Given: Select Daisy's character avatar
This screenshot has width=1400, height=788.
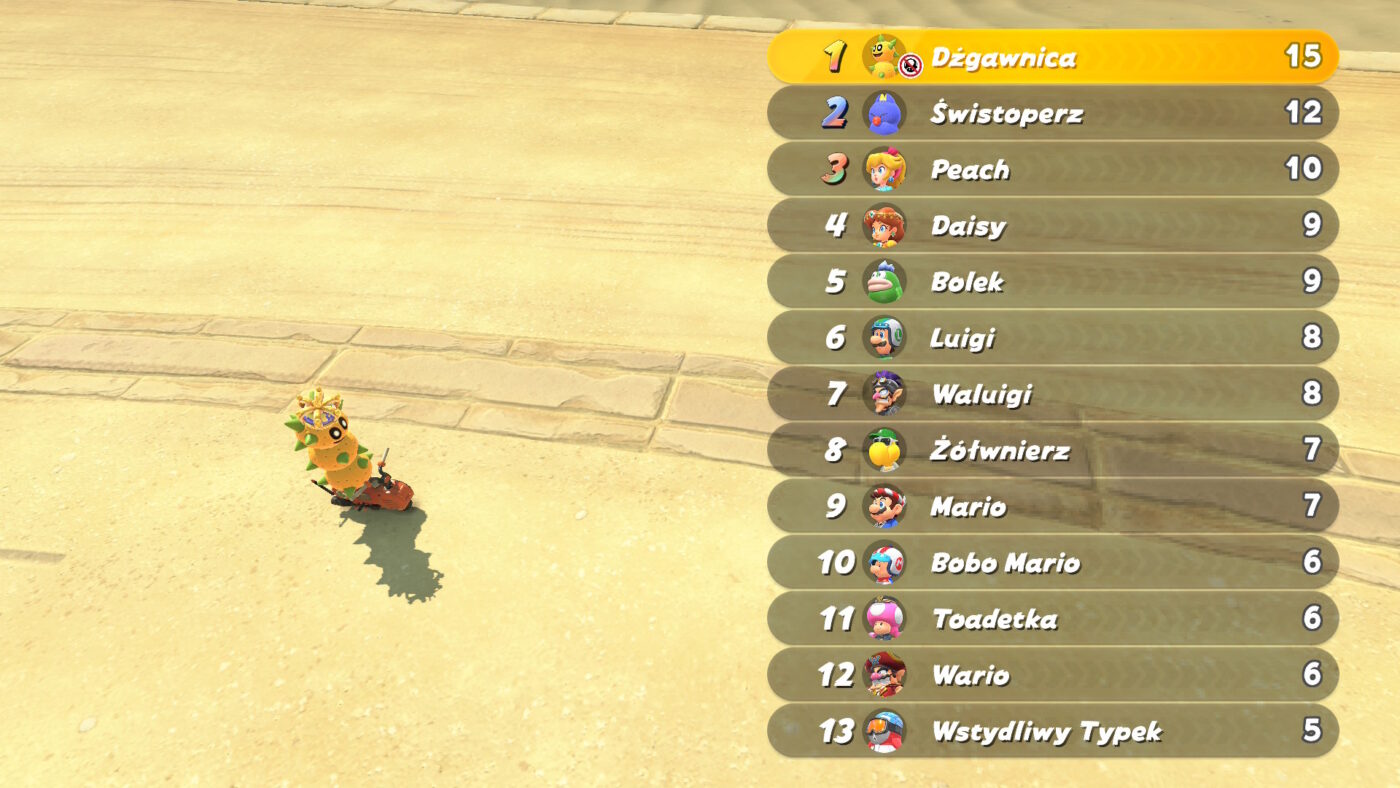Looking at the screenshot, I should pyautogui.click(x=883, y=225).
